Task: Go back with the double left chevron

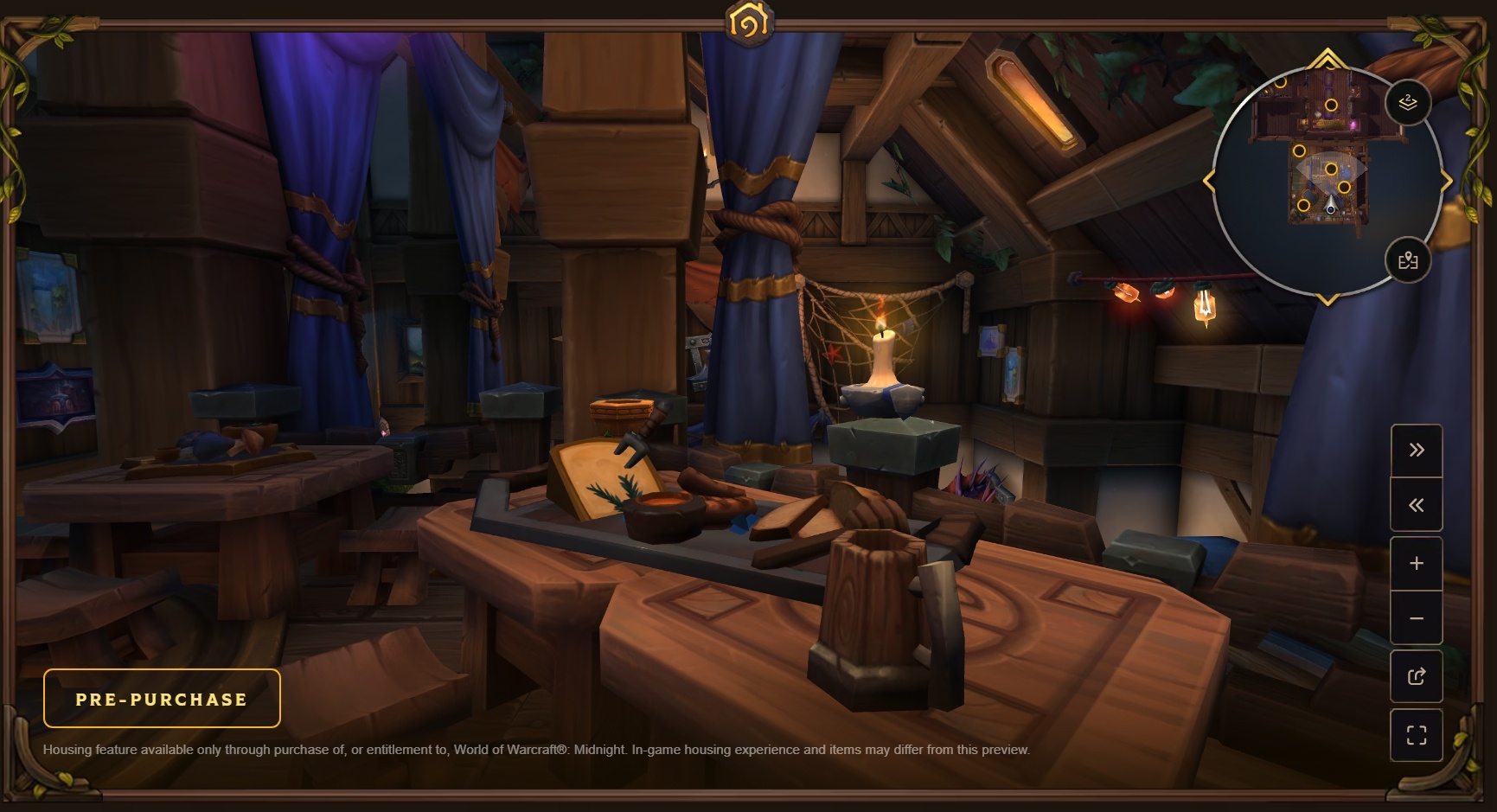Action: click(1416, 505)
